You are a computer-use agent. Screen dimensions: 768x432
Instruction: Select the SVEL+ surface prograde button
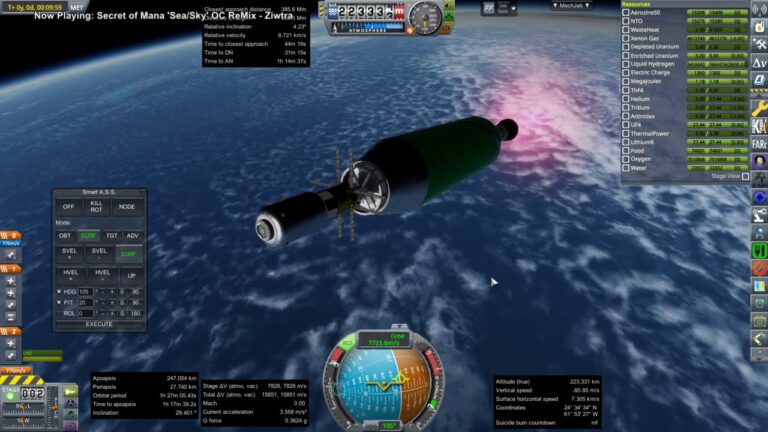point(69,254)
